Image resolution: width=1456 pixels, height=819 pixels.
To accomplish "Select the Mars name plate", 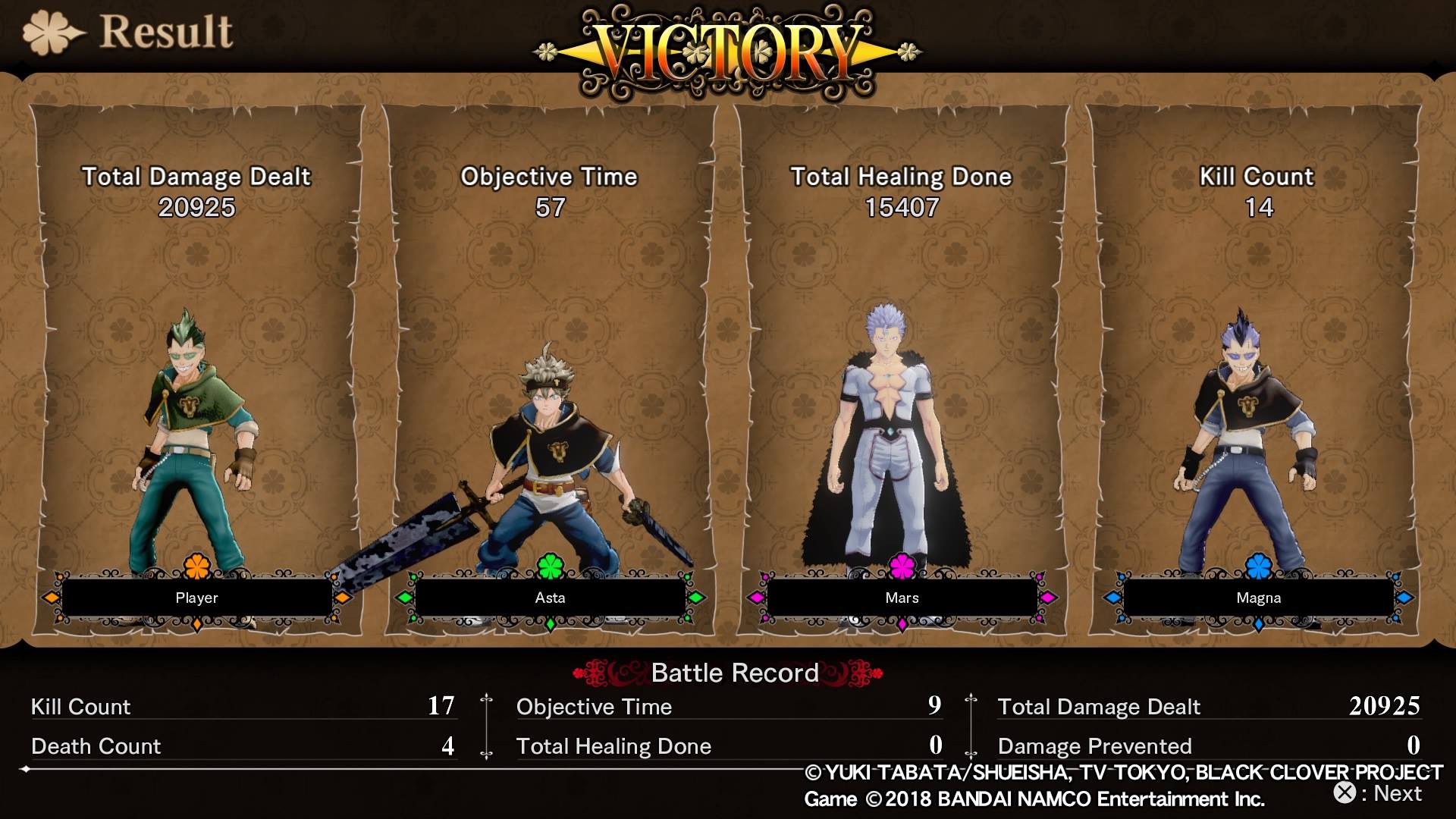I will tap(902, 598).
